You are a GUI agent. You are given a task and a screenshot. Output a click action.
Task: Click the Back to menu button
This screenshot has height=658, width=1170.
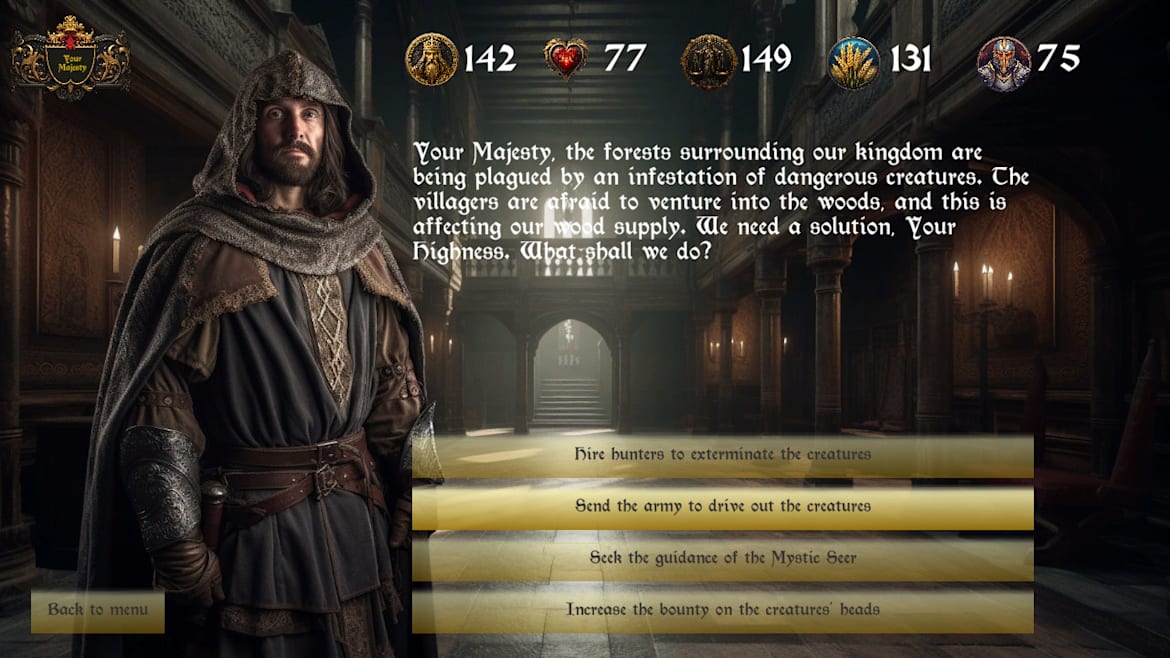click(x=98, y=610)
